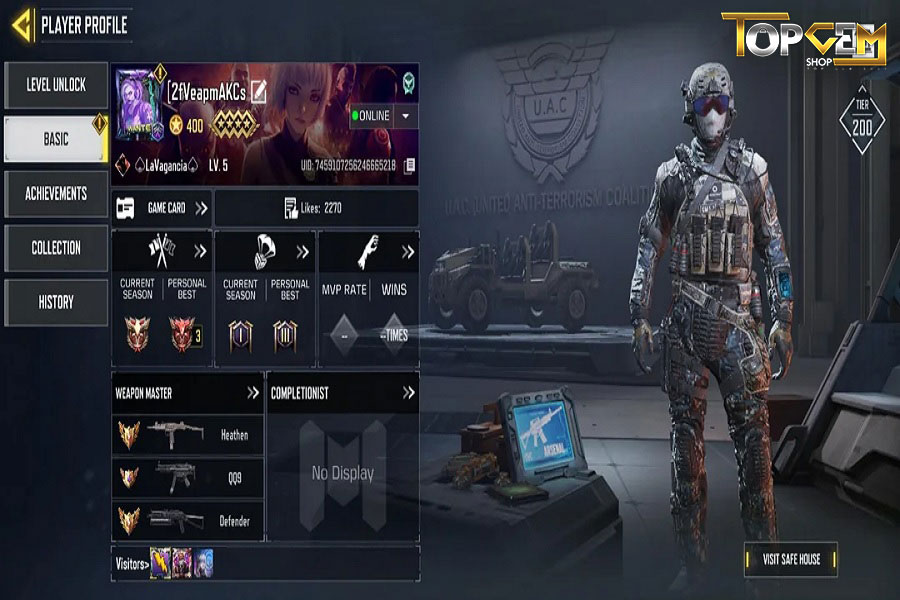900x600 pixels.
Task: Switch to the Basic tab
Action: click(x=56, y=139)
